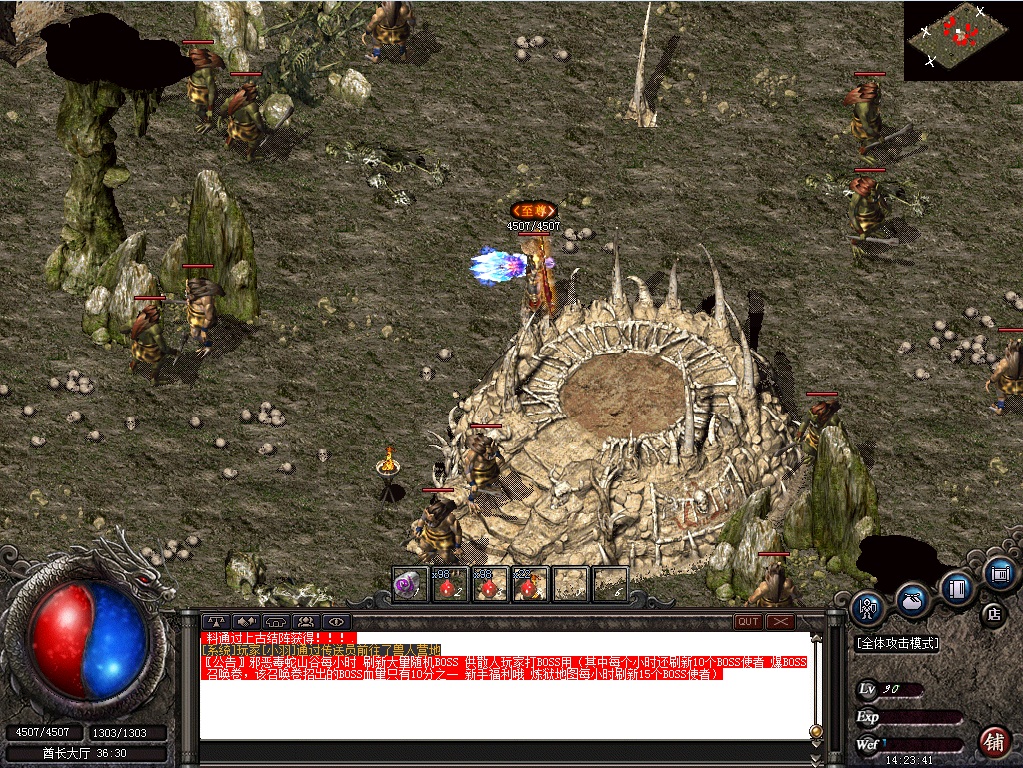This screenshot has width=1023, height=768.
Task: Open the minimap in the corner
Action: tap(963, 40)
